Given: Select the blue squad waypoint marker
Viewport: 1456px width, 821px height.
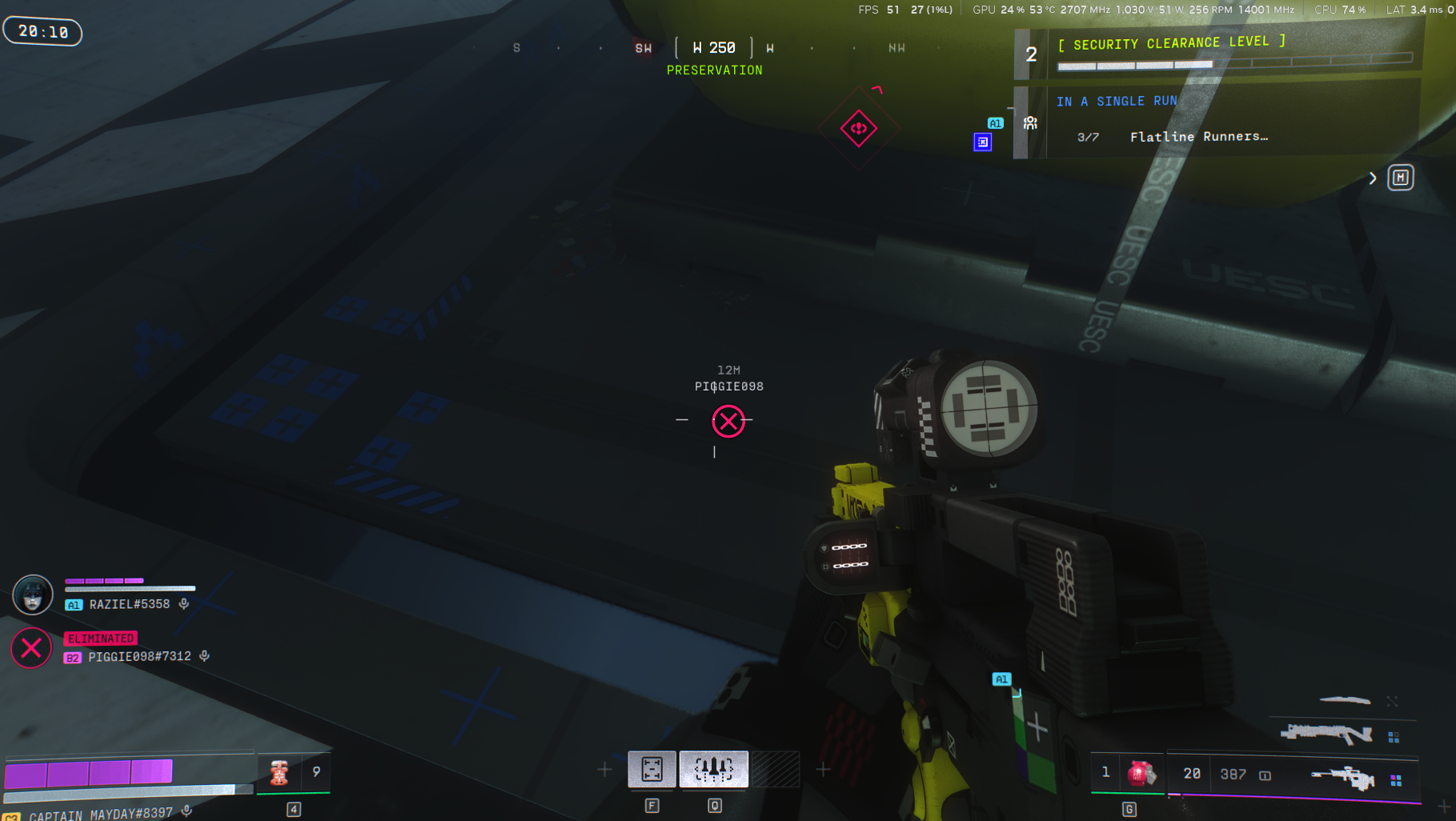Looking at the screenshot, I should pyautogui.click(x=983, y=142).
